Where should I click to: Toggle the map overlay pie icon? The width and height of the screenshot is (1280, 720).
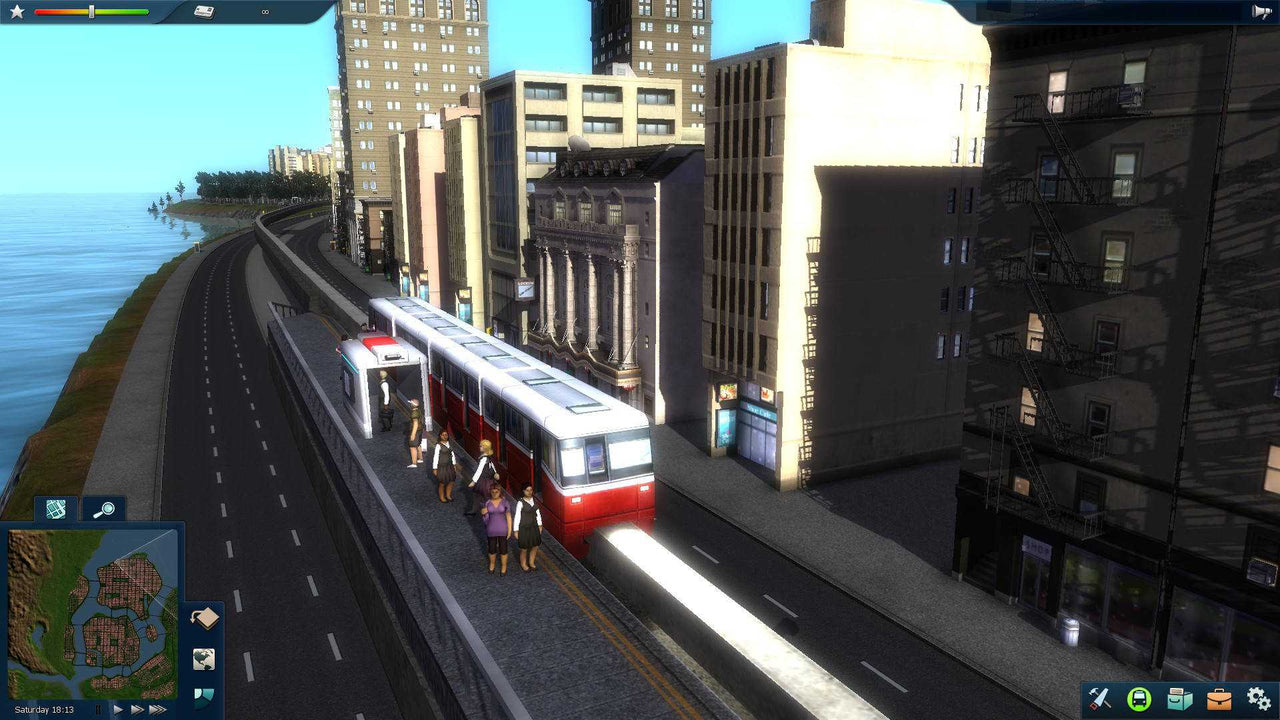(204, 697)
